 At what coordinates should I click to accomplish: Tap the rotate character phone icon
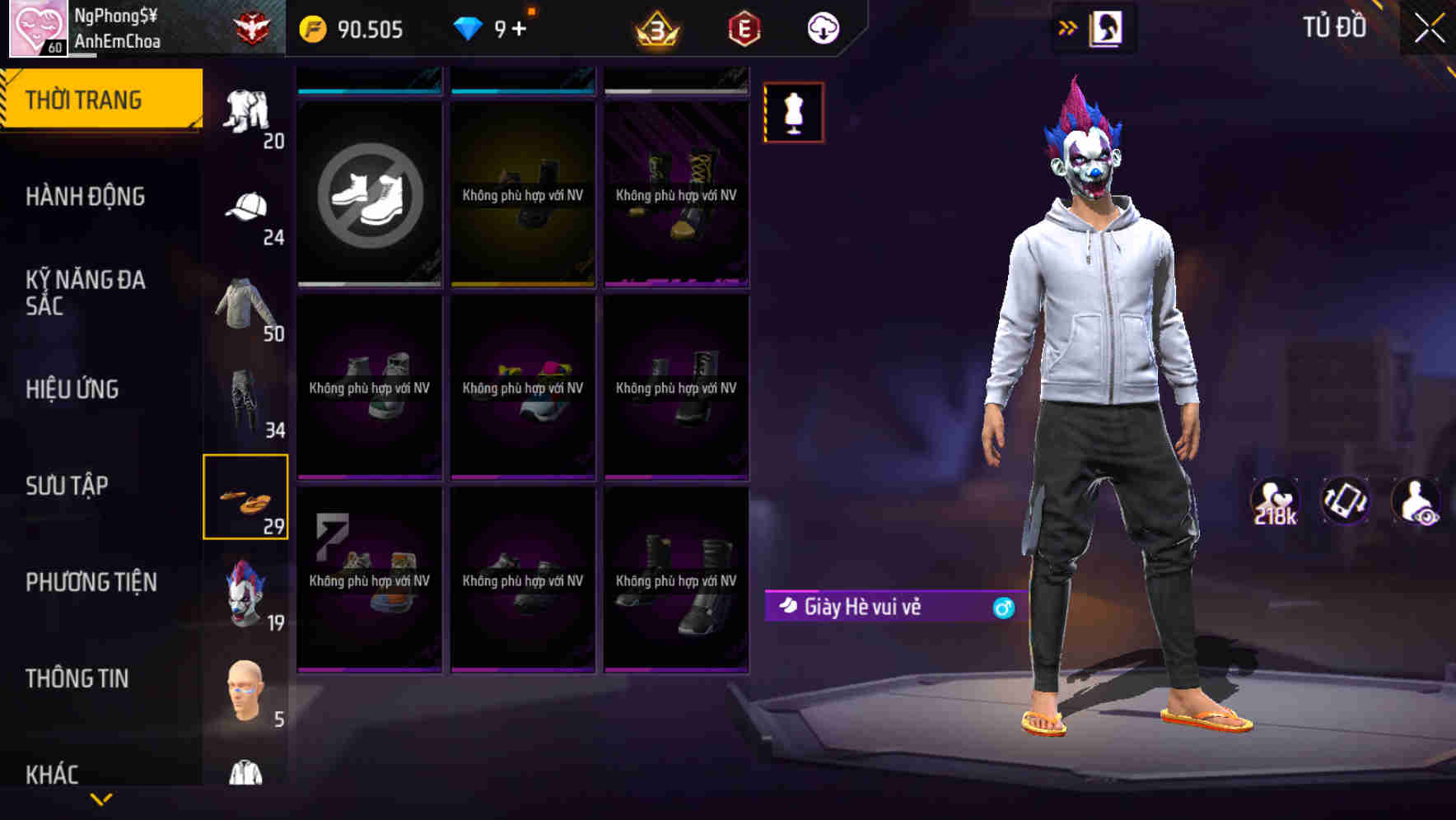pos(1345,501)
